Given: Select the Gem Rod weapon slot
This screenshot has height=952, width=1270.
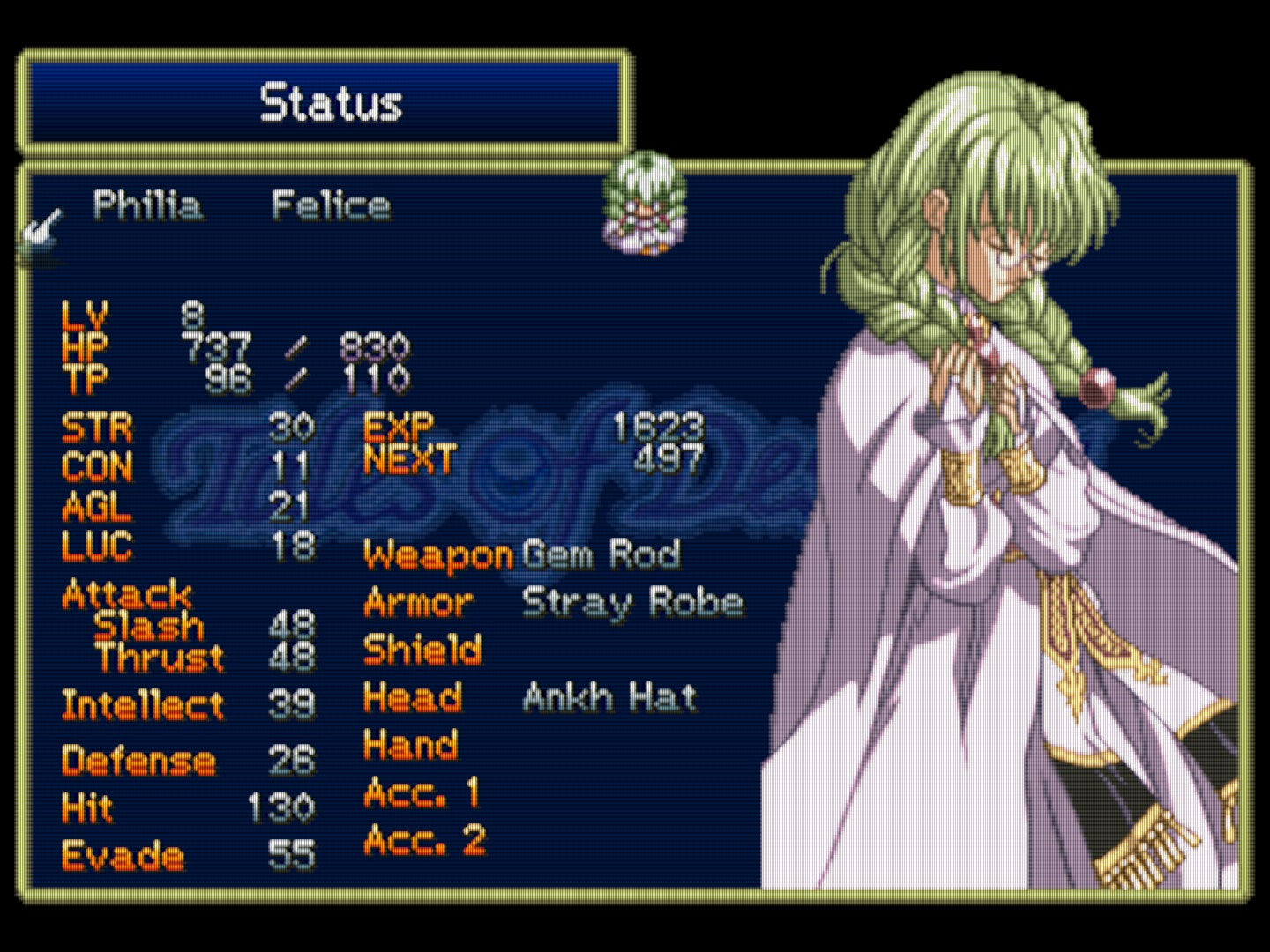Looking at the screenshot, I should (x=601, y=554).
